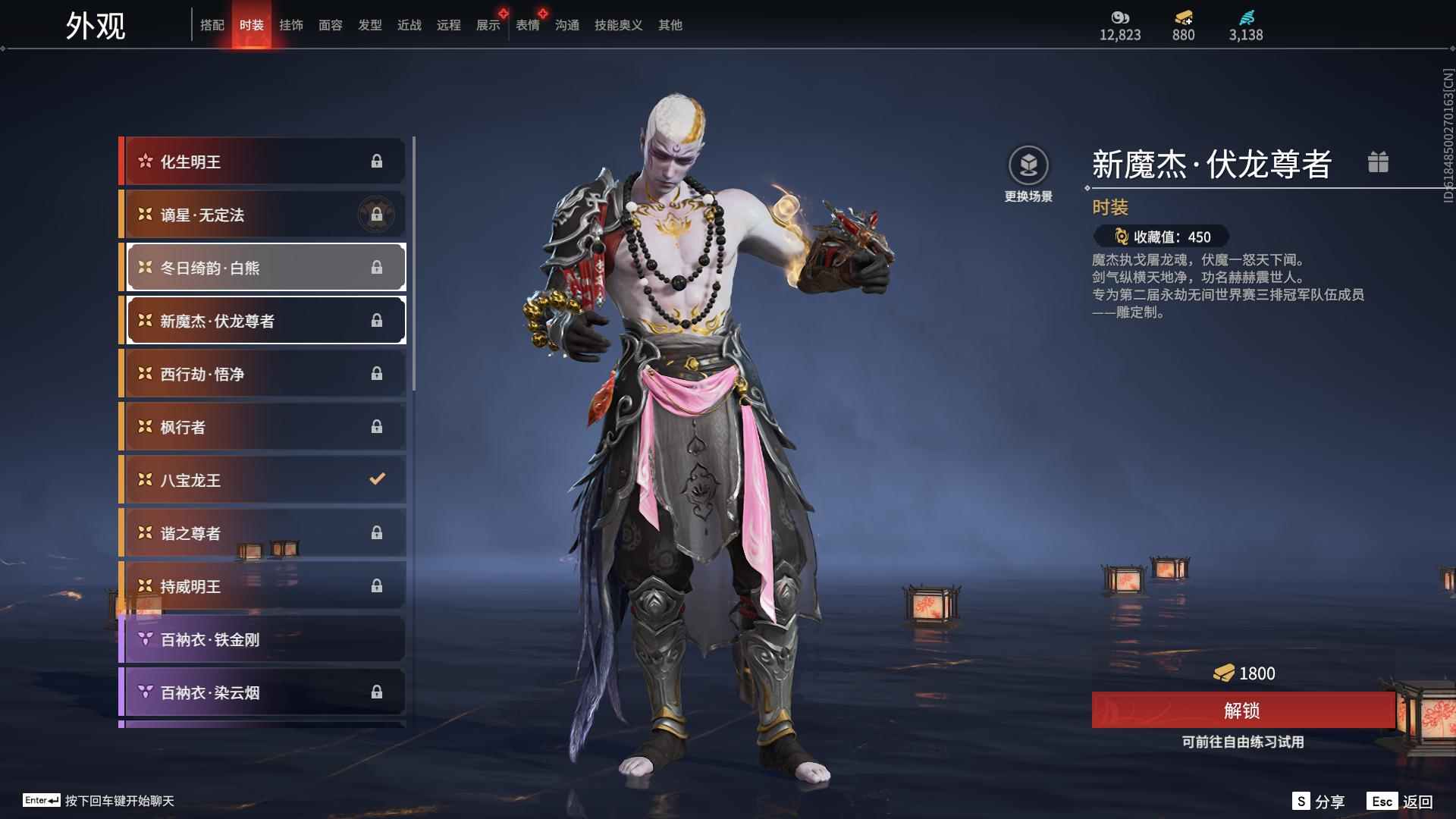Open the 近战 melee tab

(409, 25)
